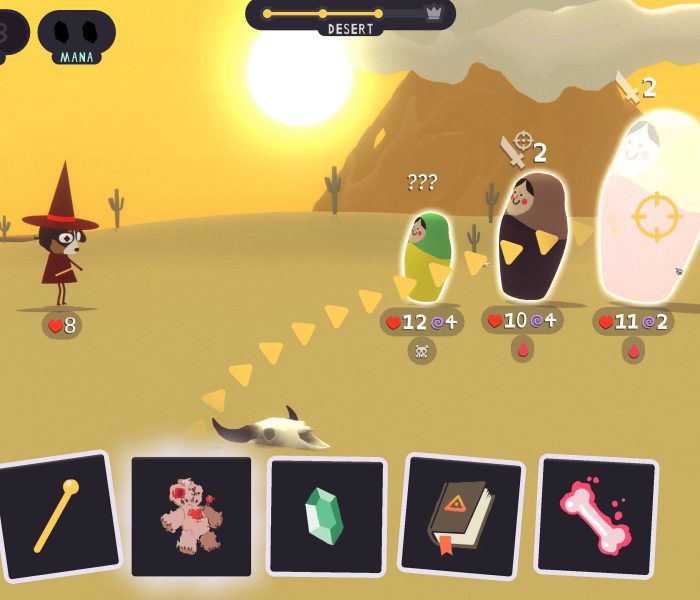Select the golden wand card
Screen dimensions: 700x600
58,516
